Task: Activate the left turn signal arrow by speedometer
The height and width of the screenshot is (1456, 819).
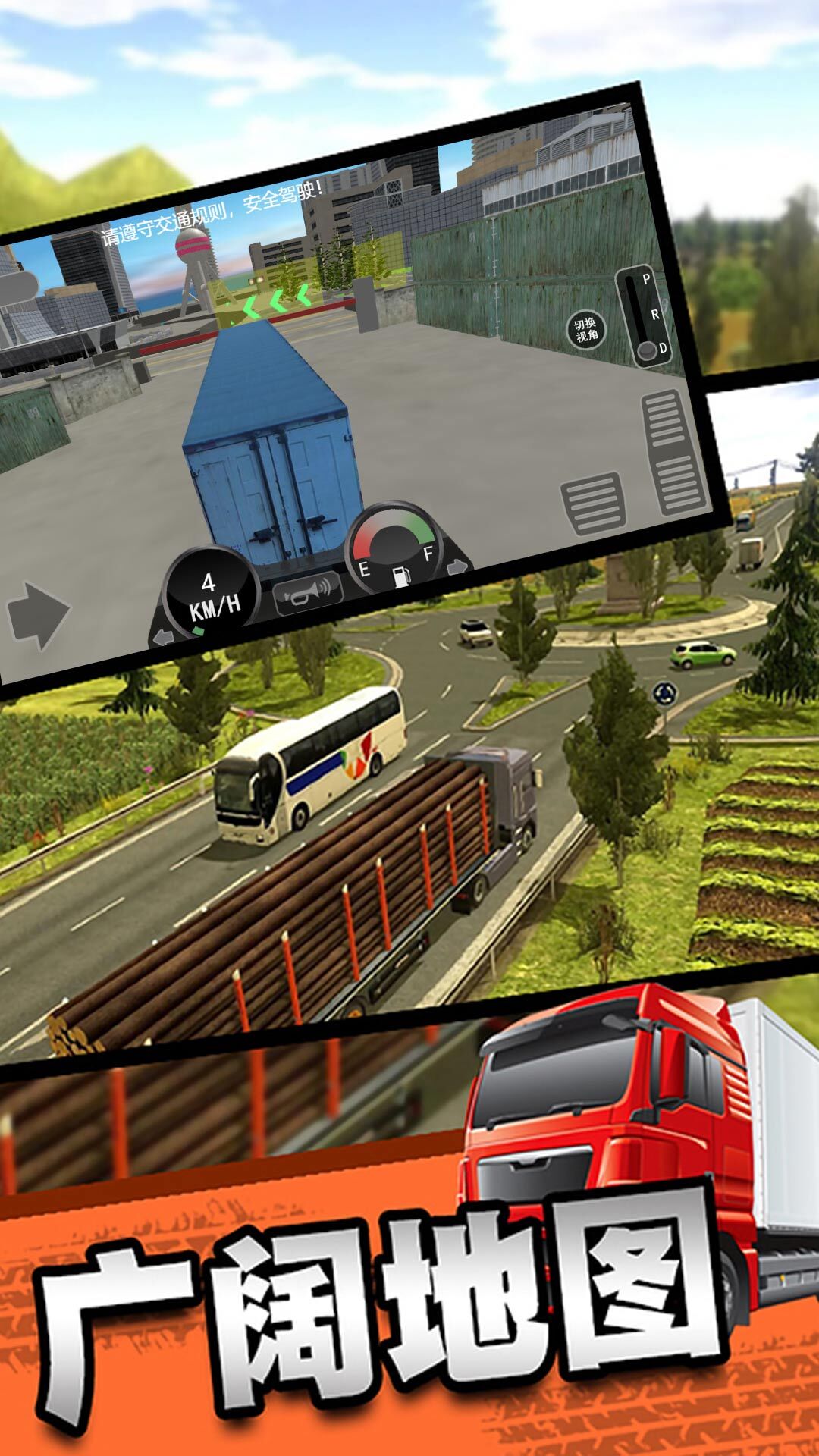Action: coord(163,638)
